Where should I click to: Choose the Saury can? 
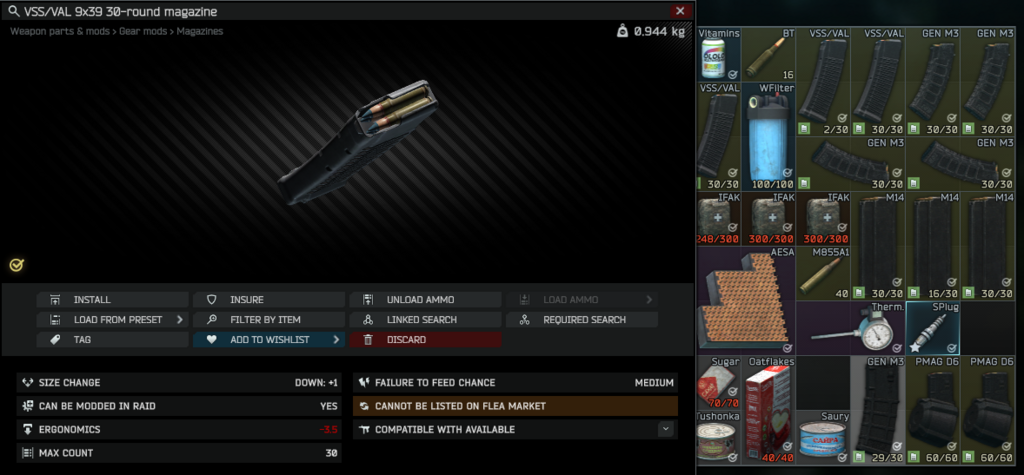(x=823, y=436)
